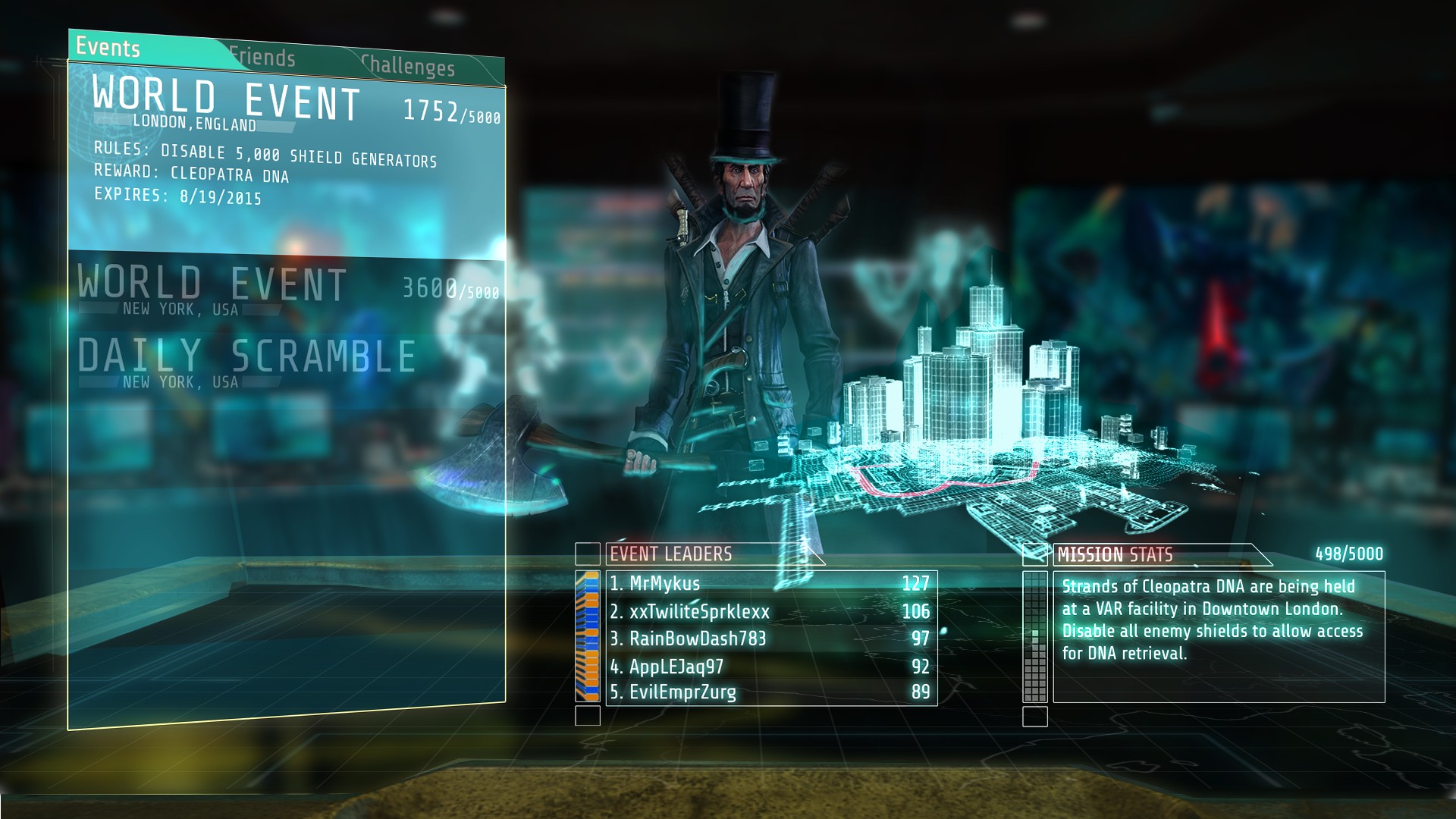Select MrMykus in the event leaders list
Image resolution: width=1456 pixels, height=819 pixels.
point(771,583)
